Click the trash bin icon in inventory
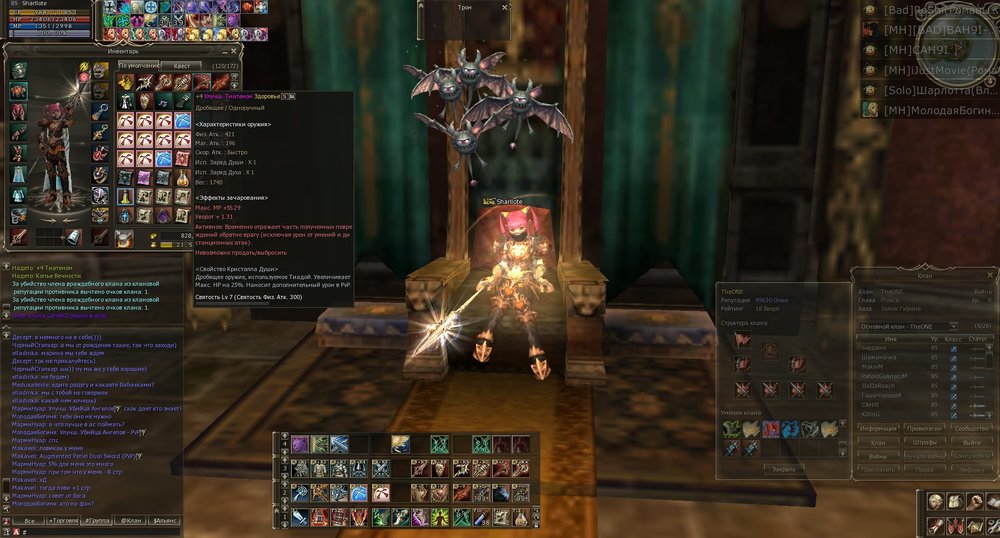1000x538 pixels. point(124,238)
